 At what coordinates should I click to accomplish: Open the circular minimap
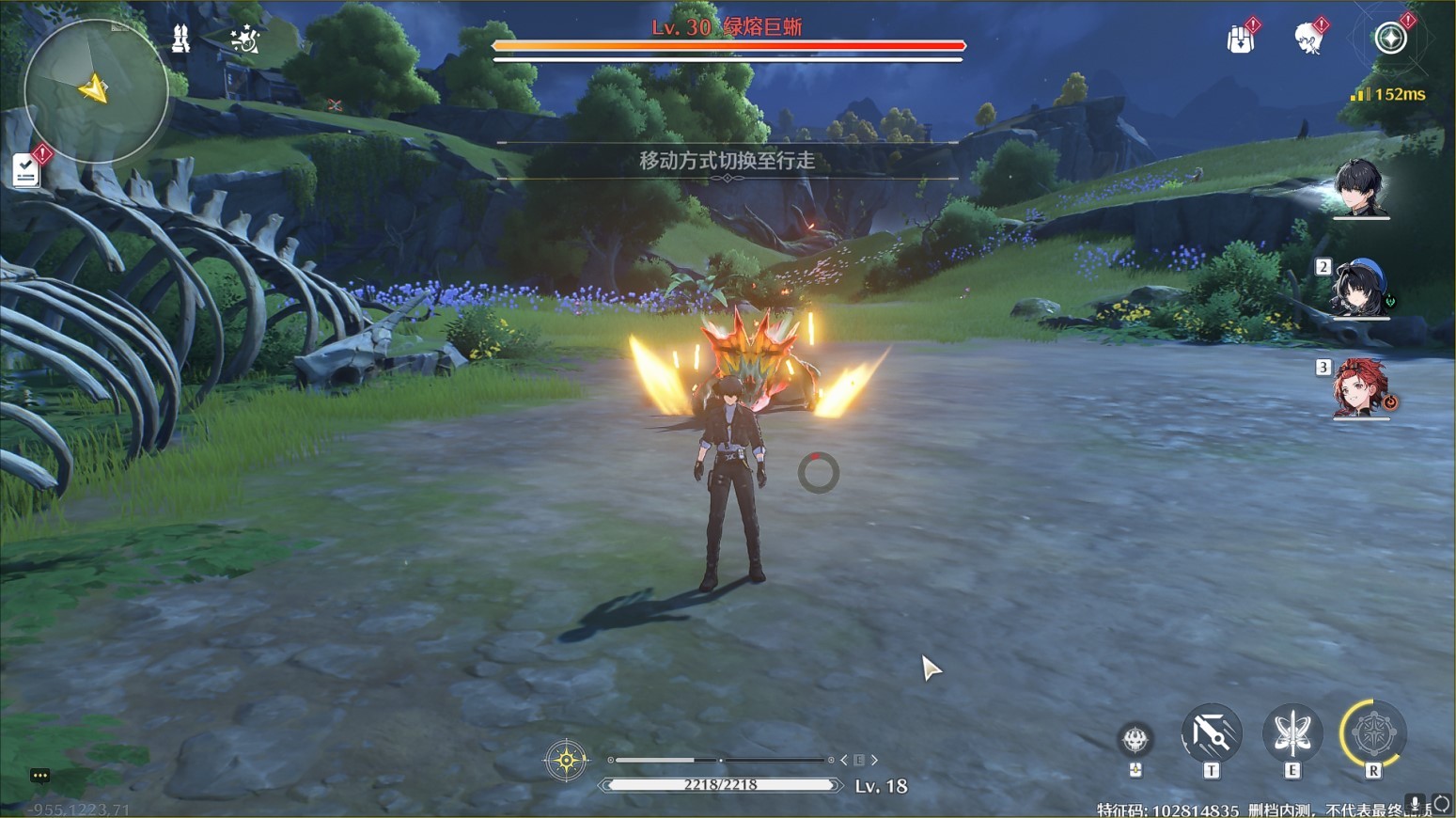[x=96, y=90]
